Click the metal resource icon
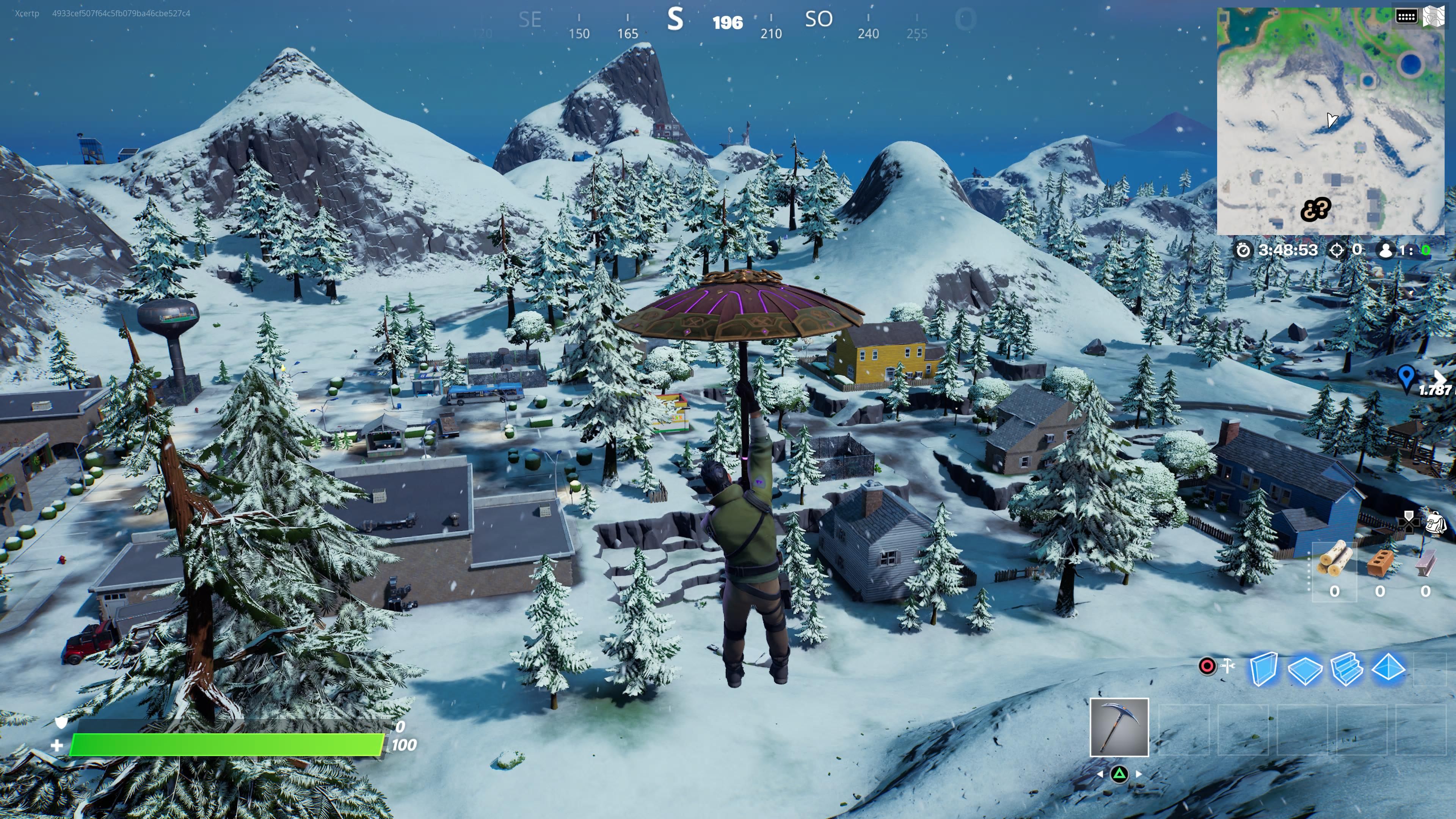Viewport: 1456px width, 819px height. click(1425, 562)
